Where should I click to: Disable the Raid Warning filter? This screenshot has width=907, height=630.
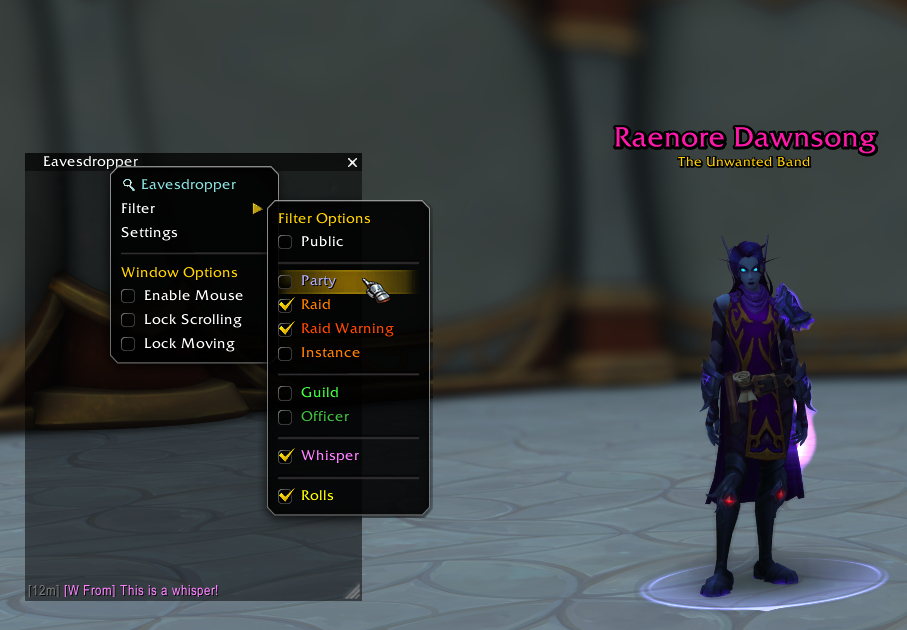pyautogui.click(x=286, y=329)
